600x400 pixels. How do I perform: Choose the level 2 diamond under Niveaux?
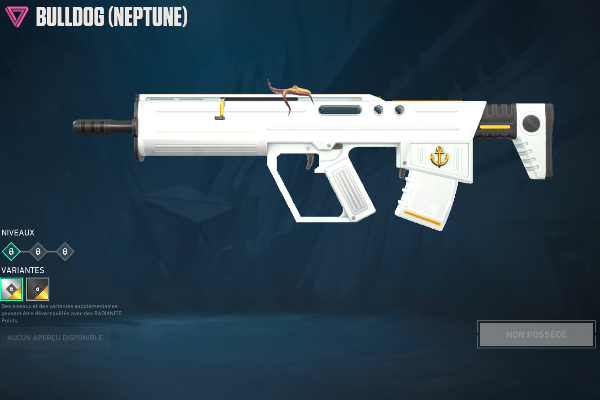38,251
